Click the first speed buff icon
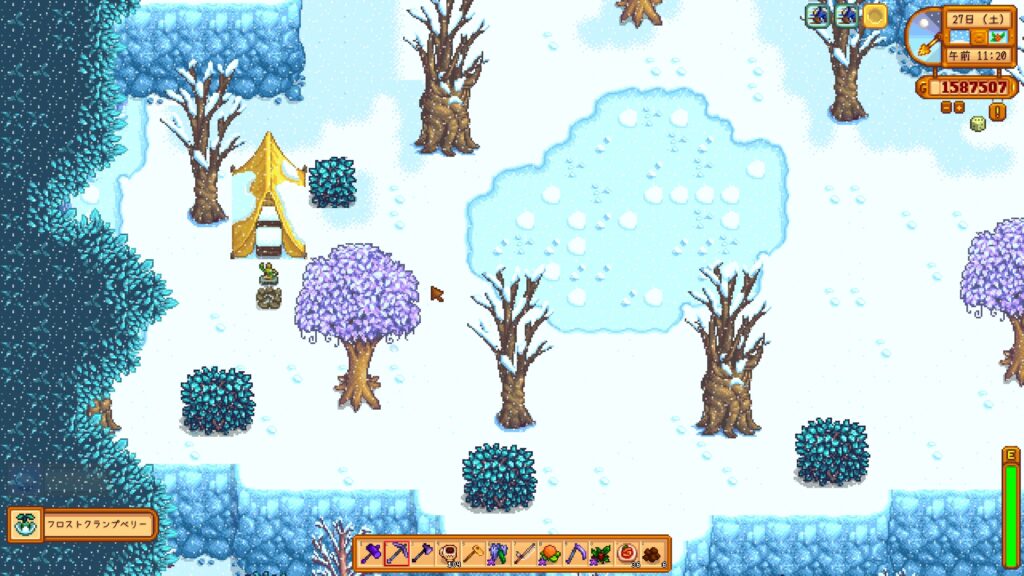This screenshot has width=1024, height=576. (x=818, y=15)
